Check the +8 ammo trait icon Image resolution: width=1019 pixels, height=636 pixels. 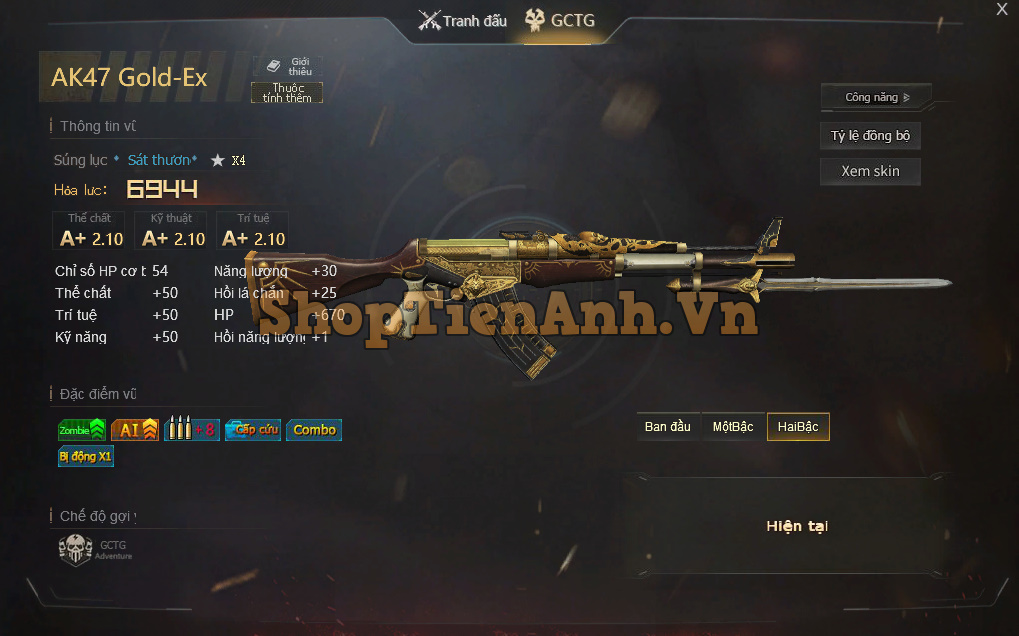(x=191, y=430)
